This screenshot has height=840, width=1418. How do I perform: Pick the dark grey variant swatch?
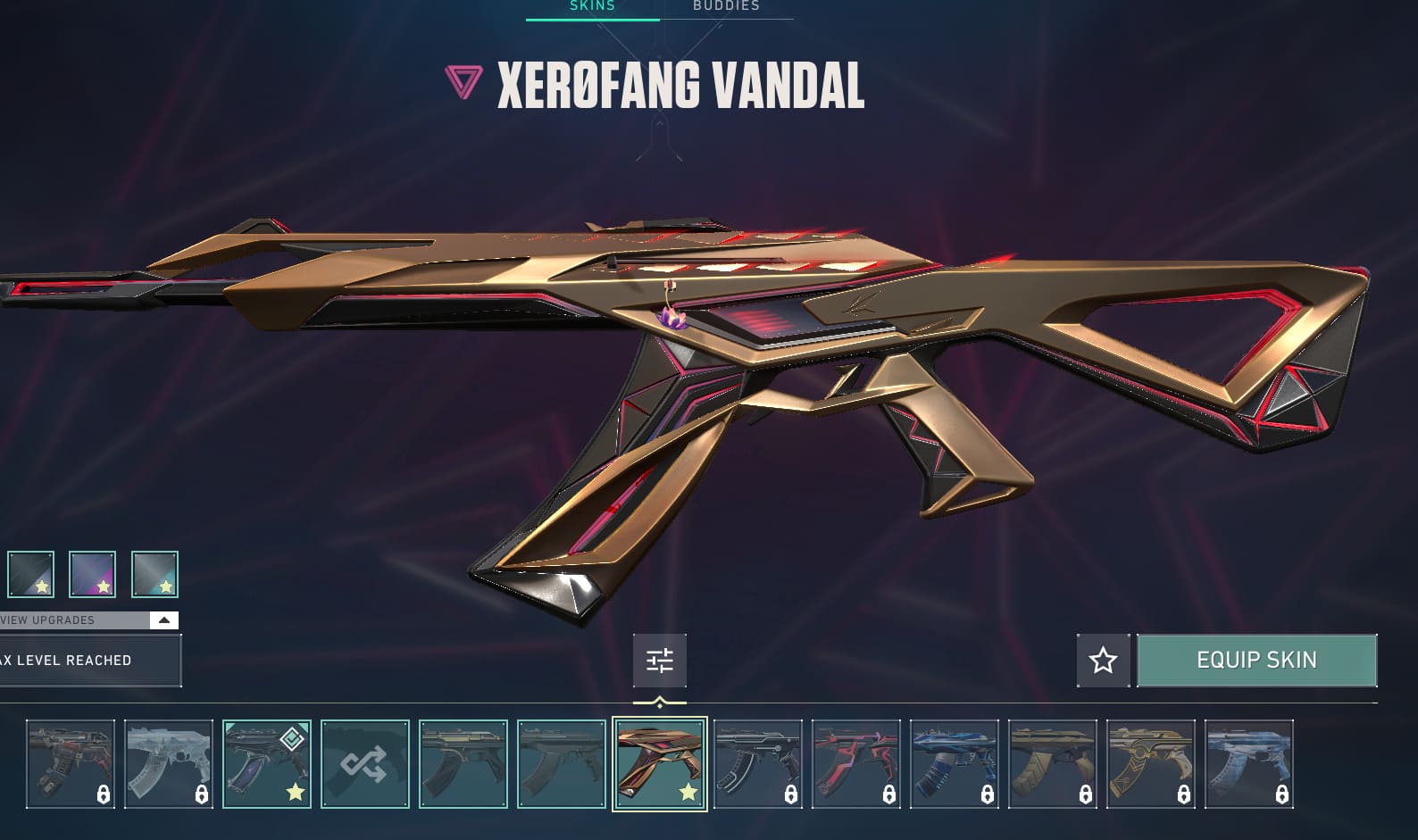pos(30,574)
